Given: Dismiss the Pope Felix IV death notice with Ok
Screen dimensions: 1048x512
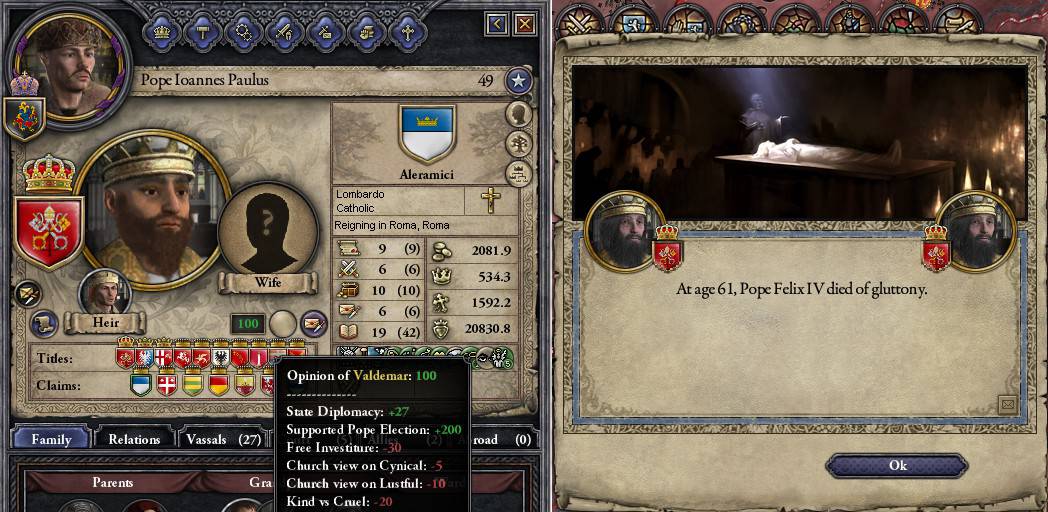Looking at the screenshot, I should (x=897, y=465).
